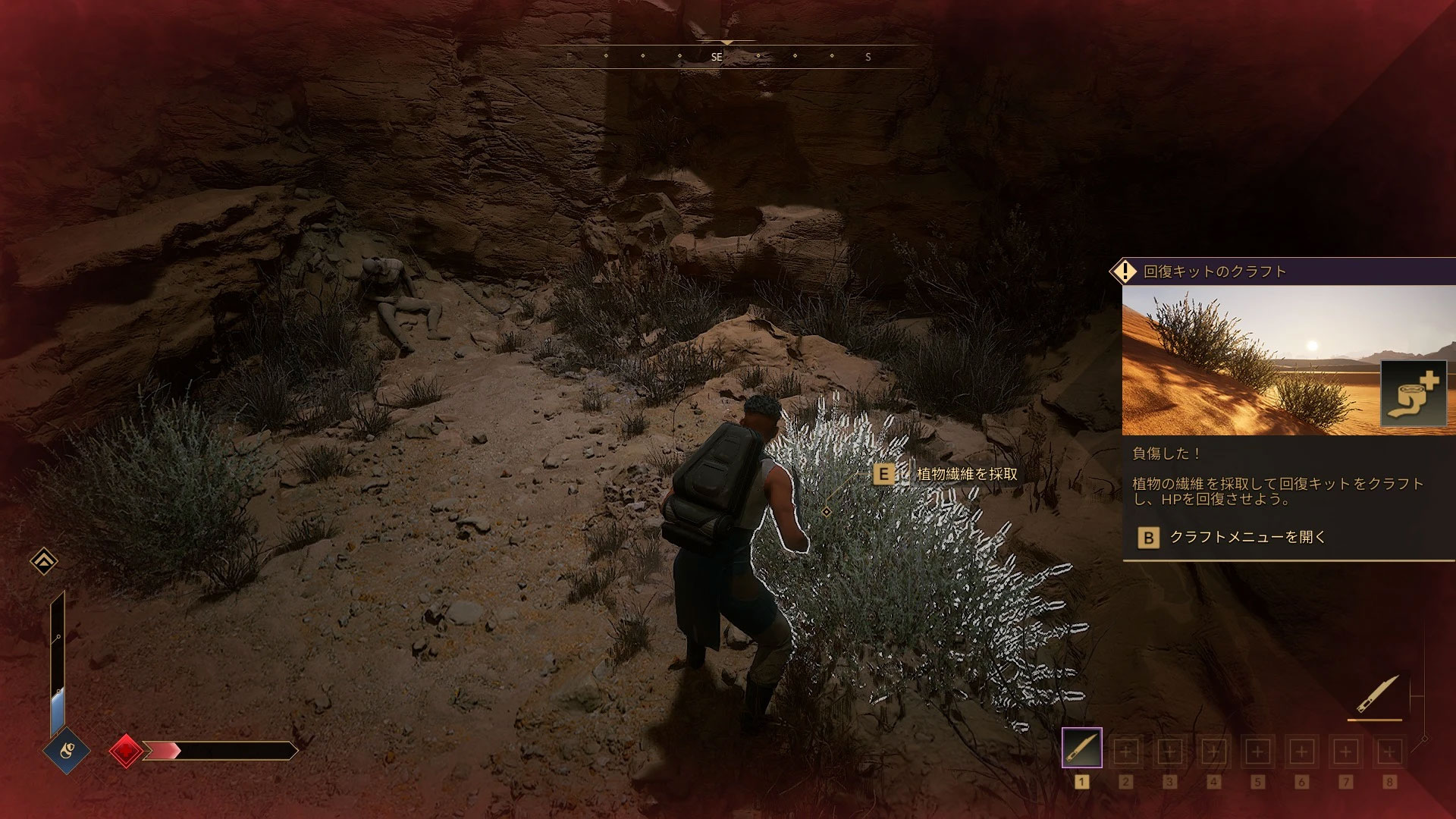Click the healing kit bandage icon
This screenshot has height=819, width=1456.
click(x=1414, y=394)
